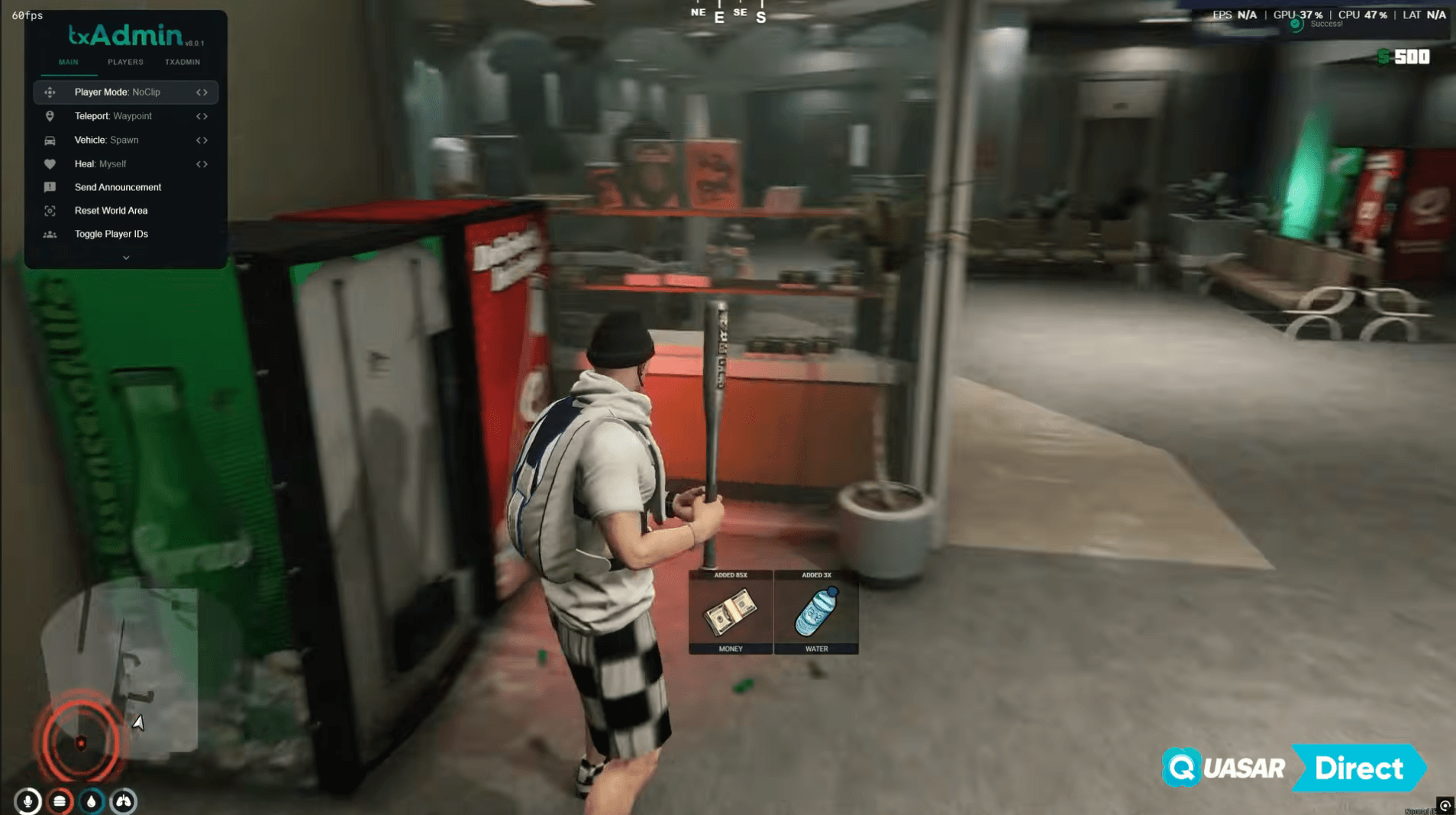Screen dimensions: 1456x815
Task: Click the MONEY item notification thumbnail
Action: [x=730, y=612]
